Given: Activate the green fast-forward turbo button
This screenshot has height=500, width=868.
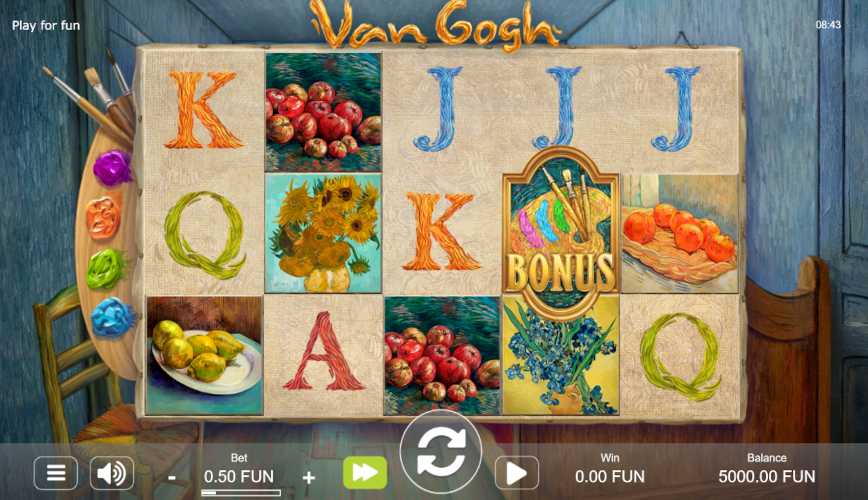Looking at the screenshot, I should (x=364, y=473).
